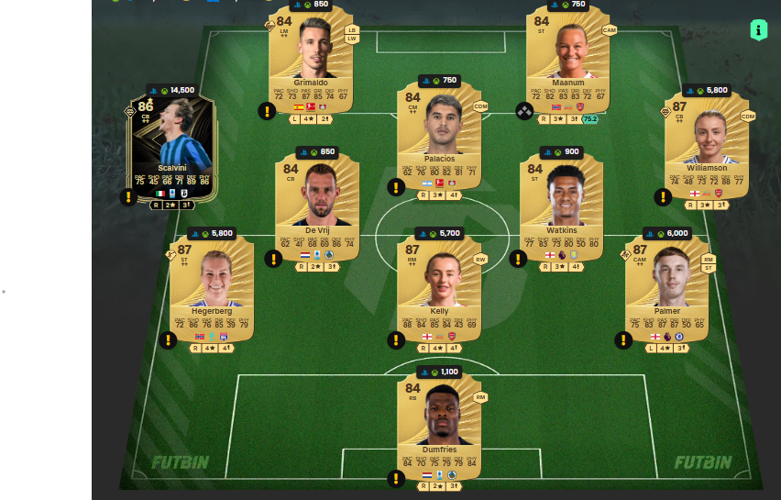This screenshot has height=500, width=781.
Task: Open the green info button
Action: [x=757, y=30]
